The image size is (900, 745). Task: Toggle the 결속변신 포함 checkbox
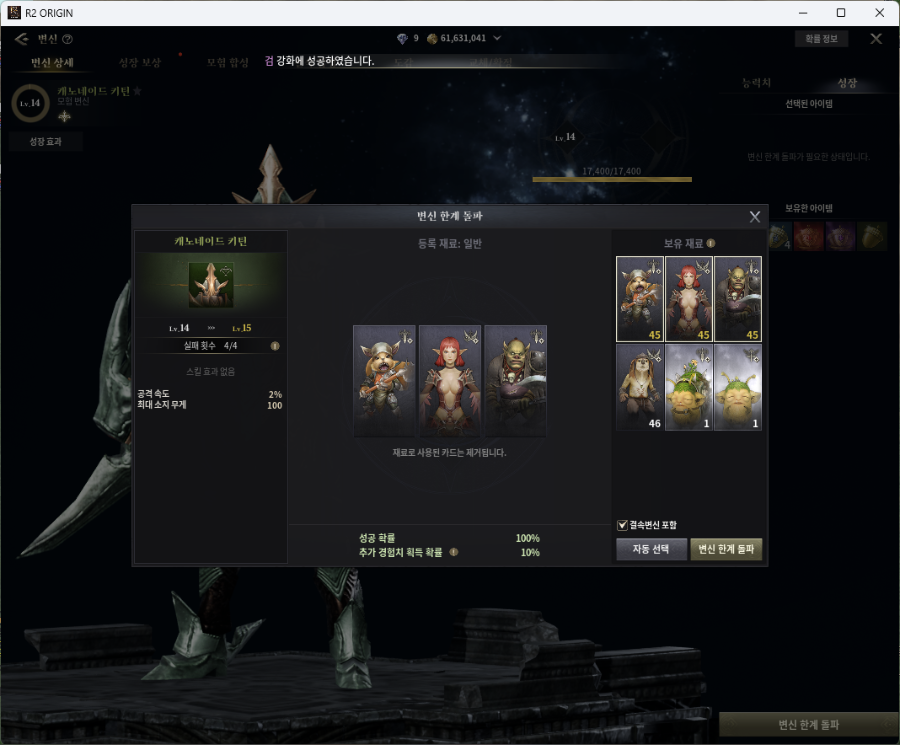623,525
